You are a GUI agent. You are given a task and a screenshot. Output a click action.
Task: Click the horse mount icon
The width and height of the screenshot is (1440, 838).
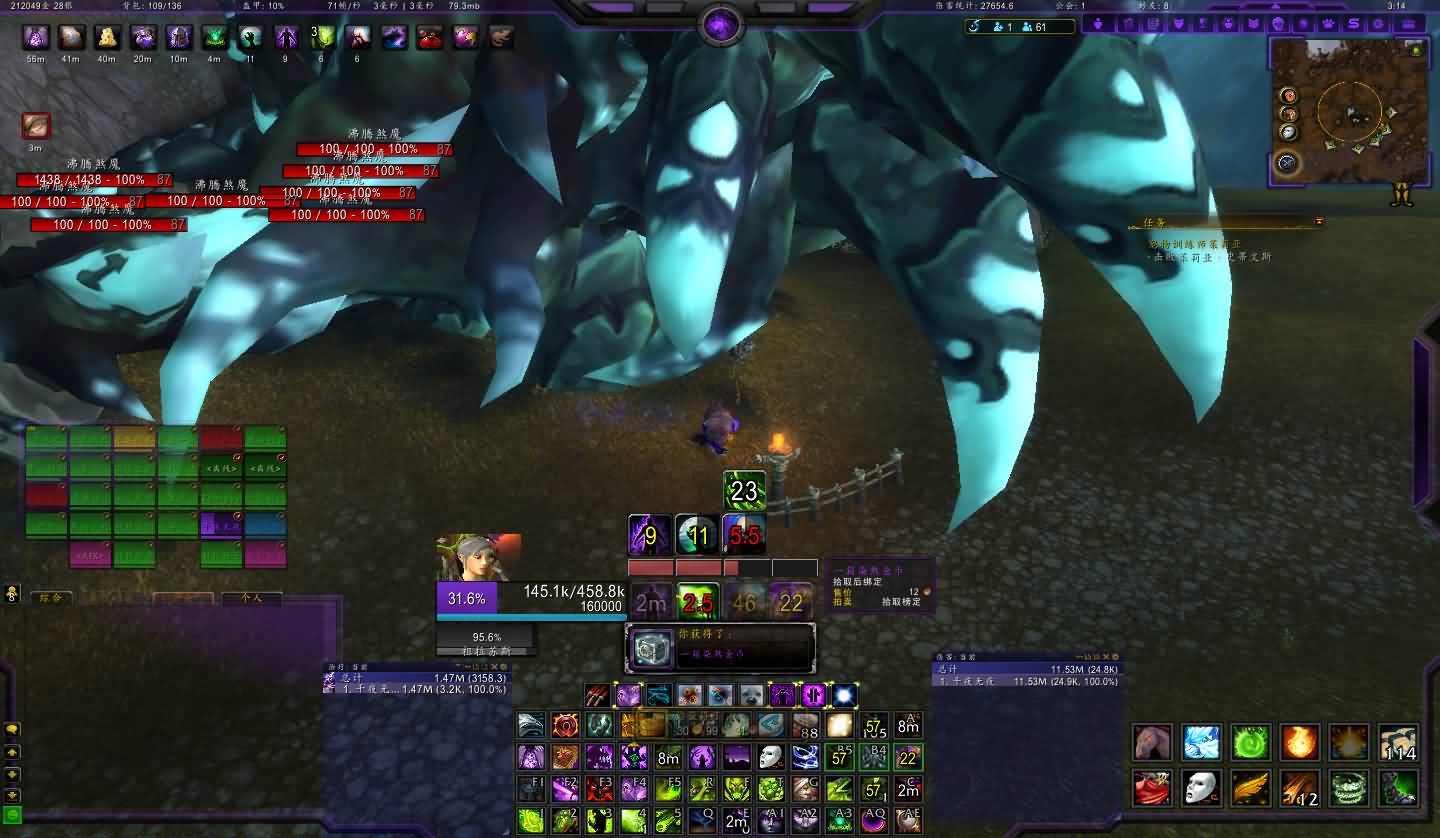(x=1153, y=743)
